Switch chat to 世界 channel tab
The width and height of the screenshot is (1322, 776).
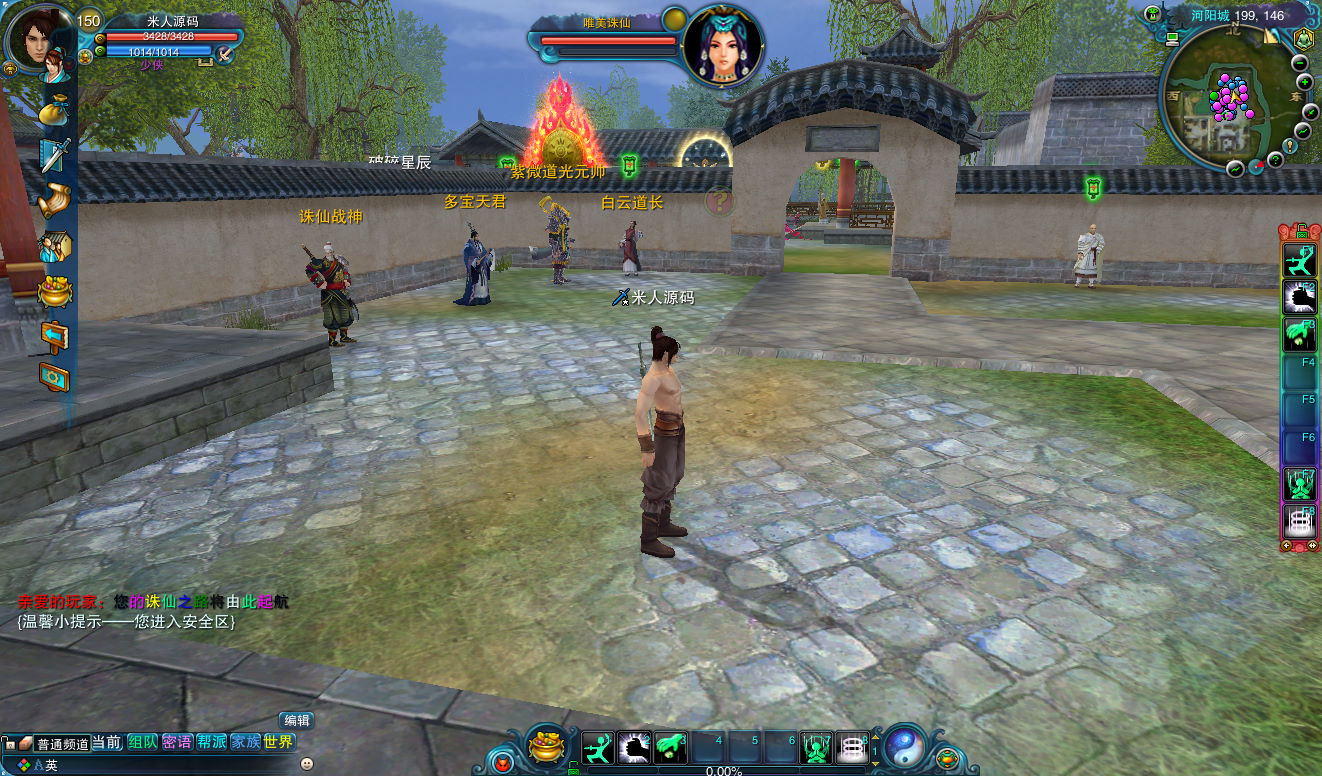[279, 742]
